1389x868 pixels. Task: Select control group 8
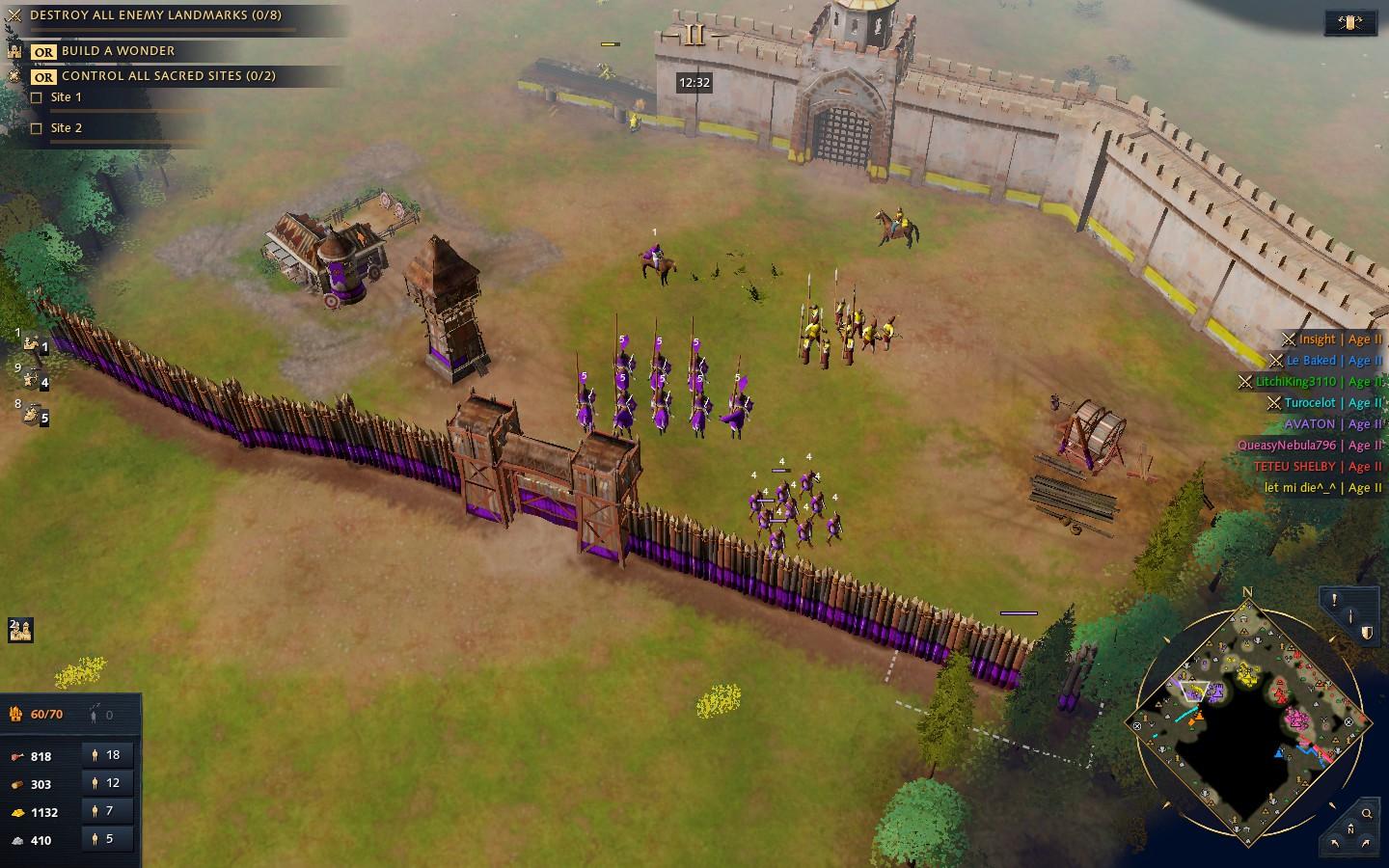pos(35,415)
